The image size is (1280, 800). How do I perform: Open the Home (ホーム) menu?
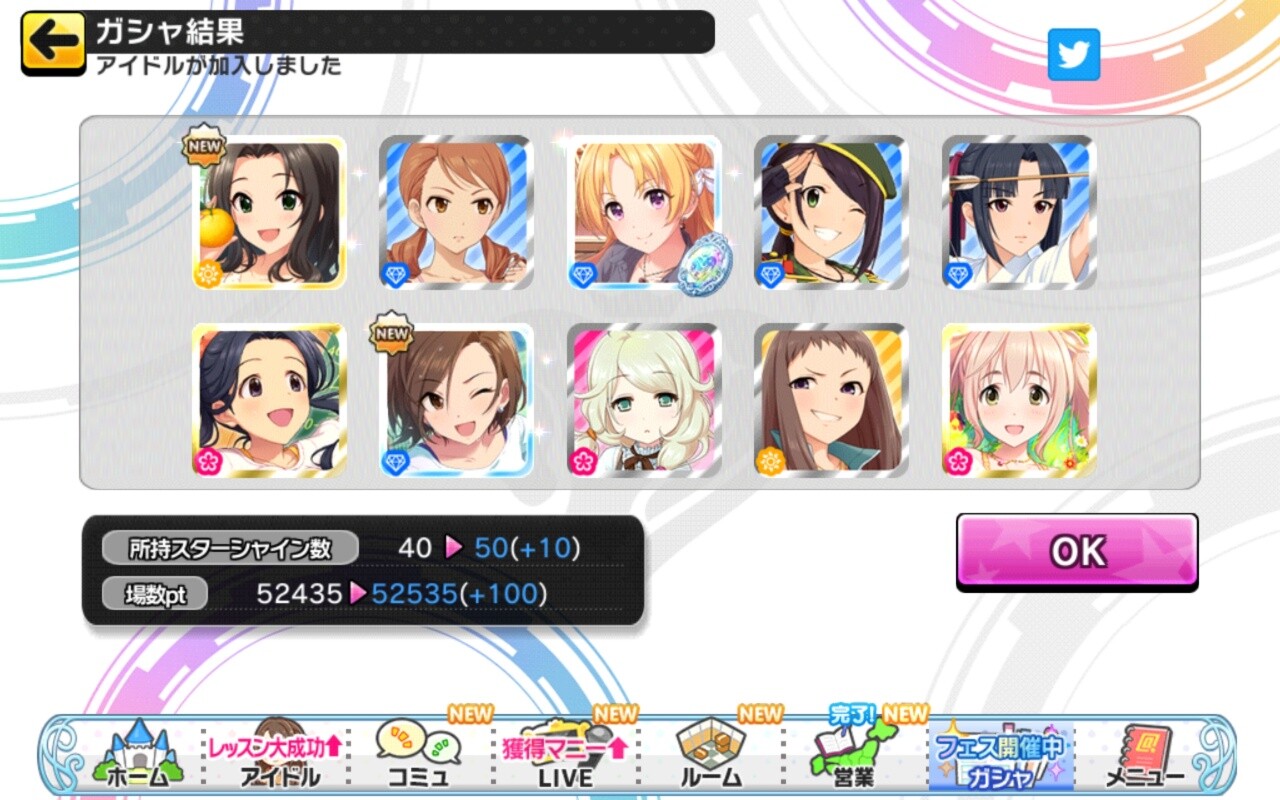[x=135, y=755]
